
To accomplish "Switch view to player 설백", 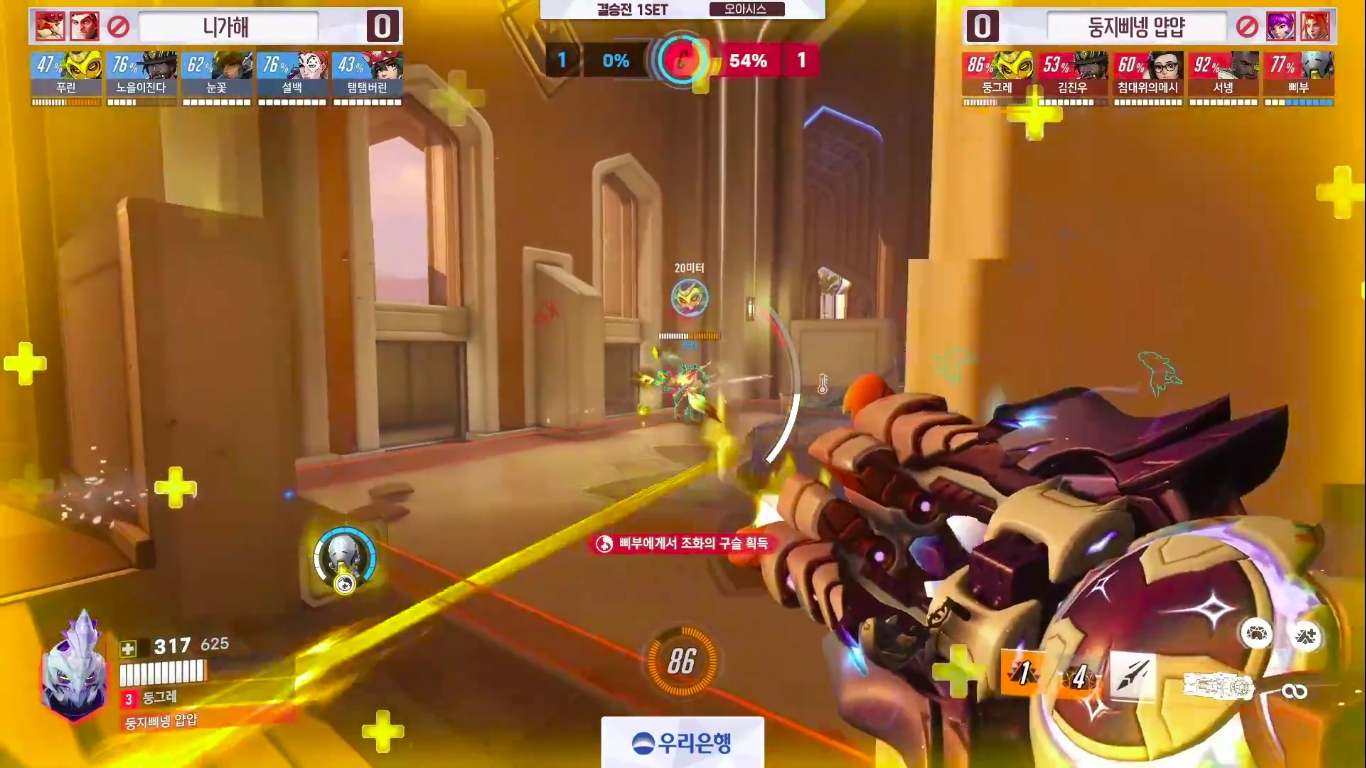I will click(x=292, y=75).
